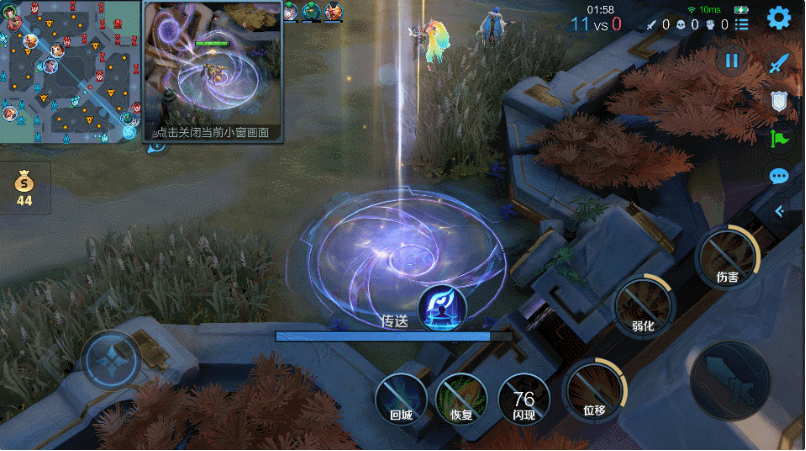Image resolution: width=806 pixels, height=451 pixels.
Task: Send the green flag gather signal
Action: (x=780, y=138)
